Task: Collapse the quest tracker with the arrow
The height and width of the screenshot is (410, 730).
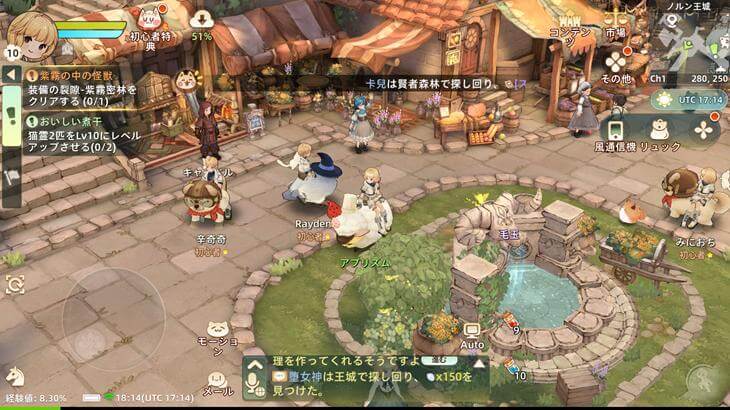Action: pyautogui.click(x=11, y=74)
